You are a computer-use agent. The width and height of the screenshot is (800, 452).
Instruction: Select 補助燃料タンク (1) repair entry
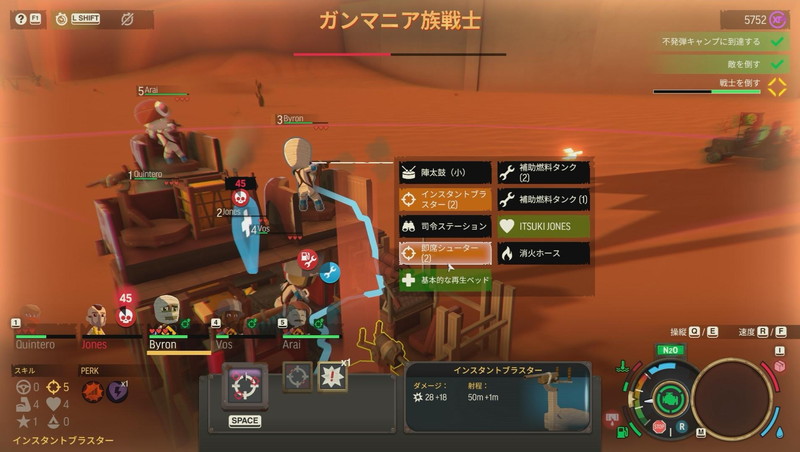[x=543, y=199]
